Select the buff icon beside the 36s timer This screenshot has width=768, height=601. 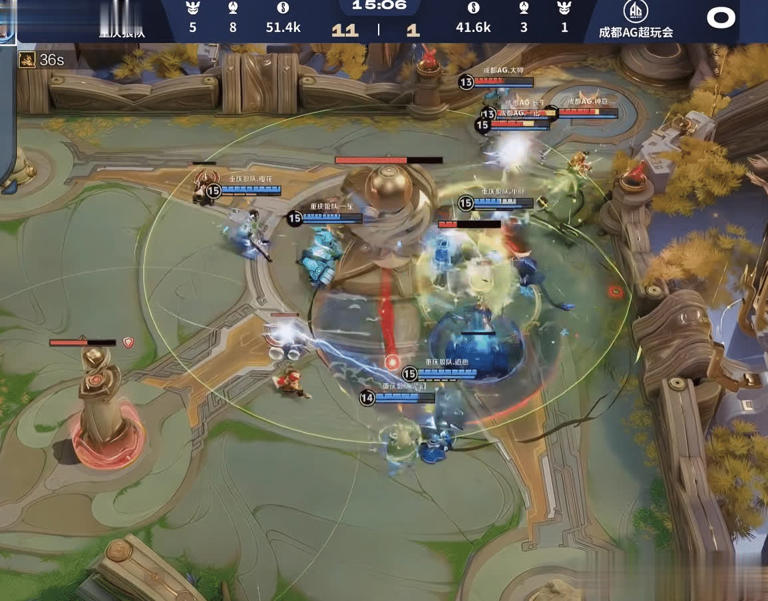[28, 60]
